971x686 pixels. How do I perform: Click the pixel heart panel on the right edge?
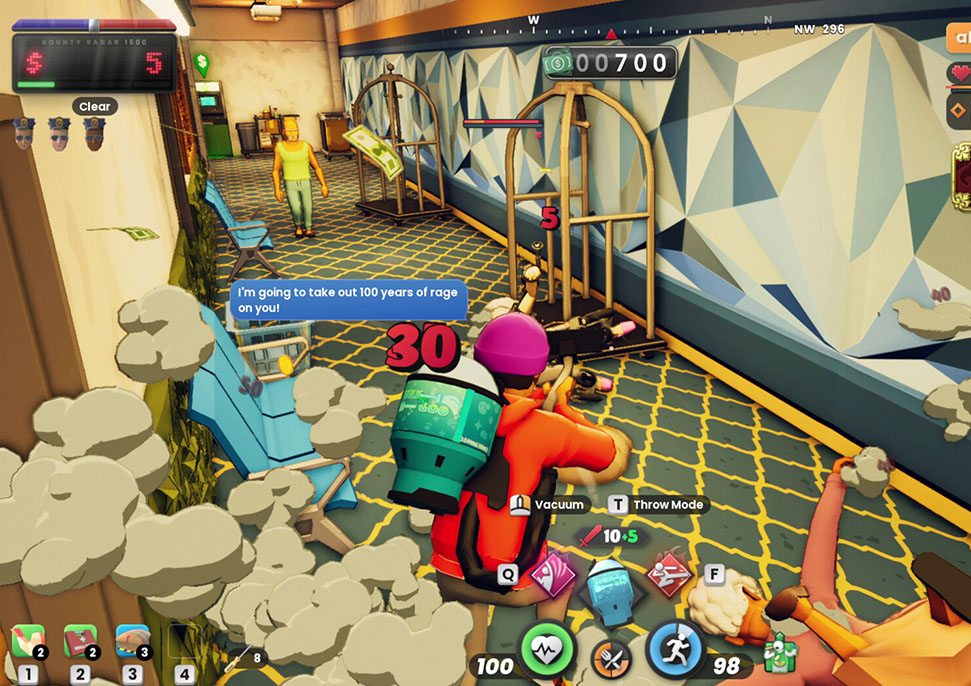[959, 74]
